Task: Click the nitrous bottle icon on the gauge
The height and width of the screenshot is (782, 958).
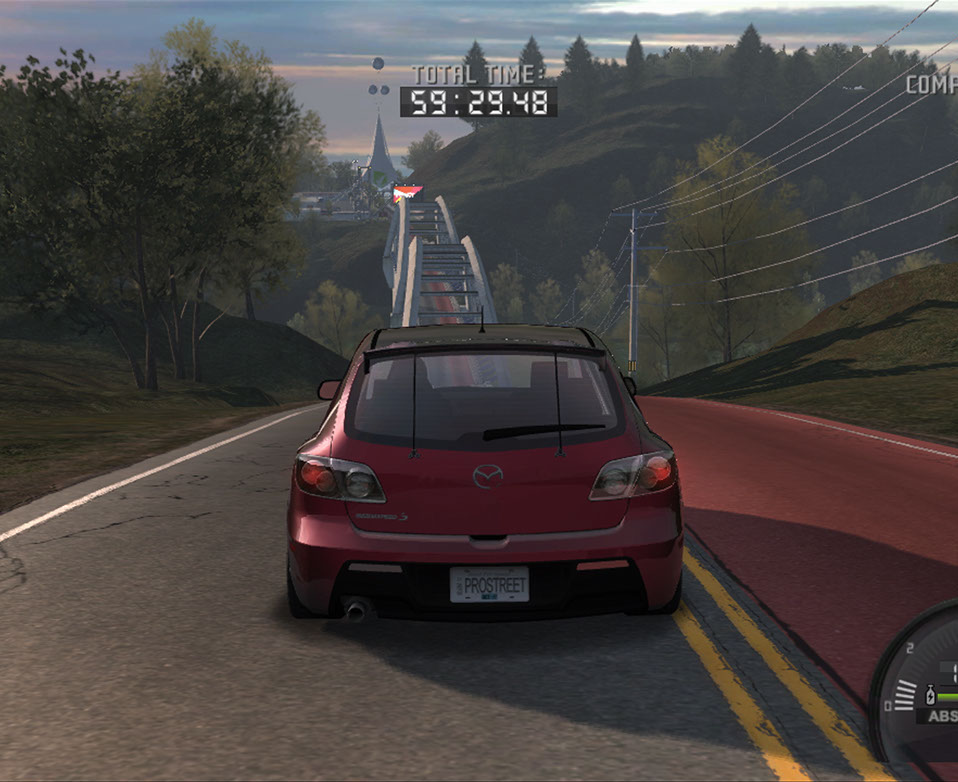Action: tap(931, 694)
